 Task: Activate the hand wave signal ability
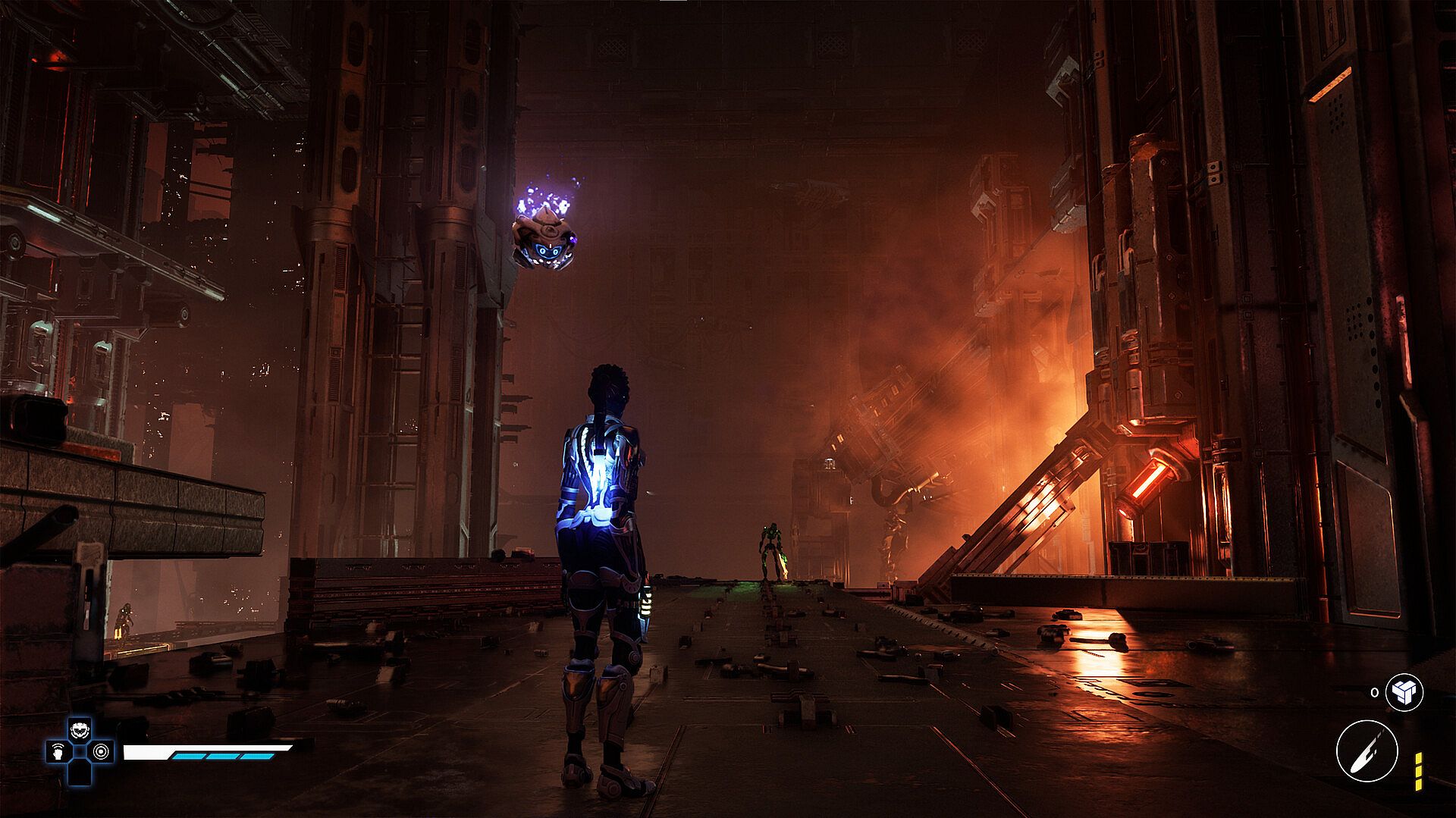[x=58, y=752]
